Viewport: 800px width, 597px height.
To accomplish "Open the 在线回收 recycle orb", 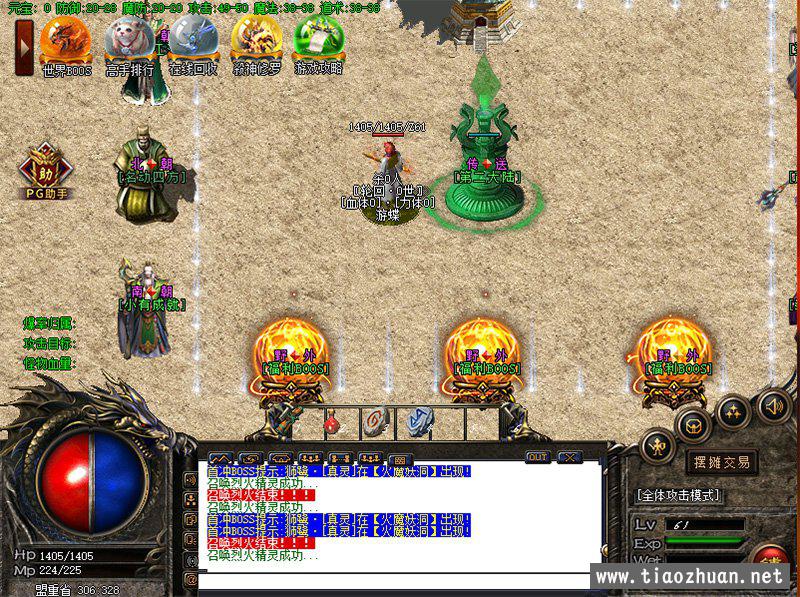I will pyautogui.click(x=192, y=40).
